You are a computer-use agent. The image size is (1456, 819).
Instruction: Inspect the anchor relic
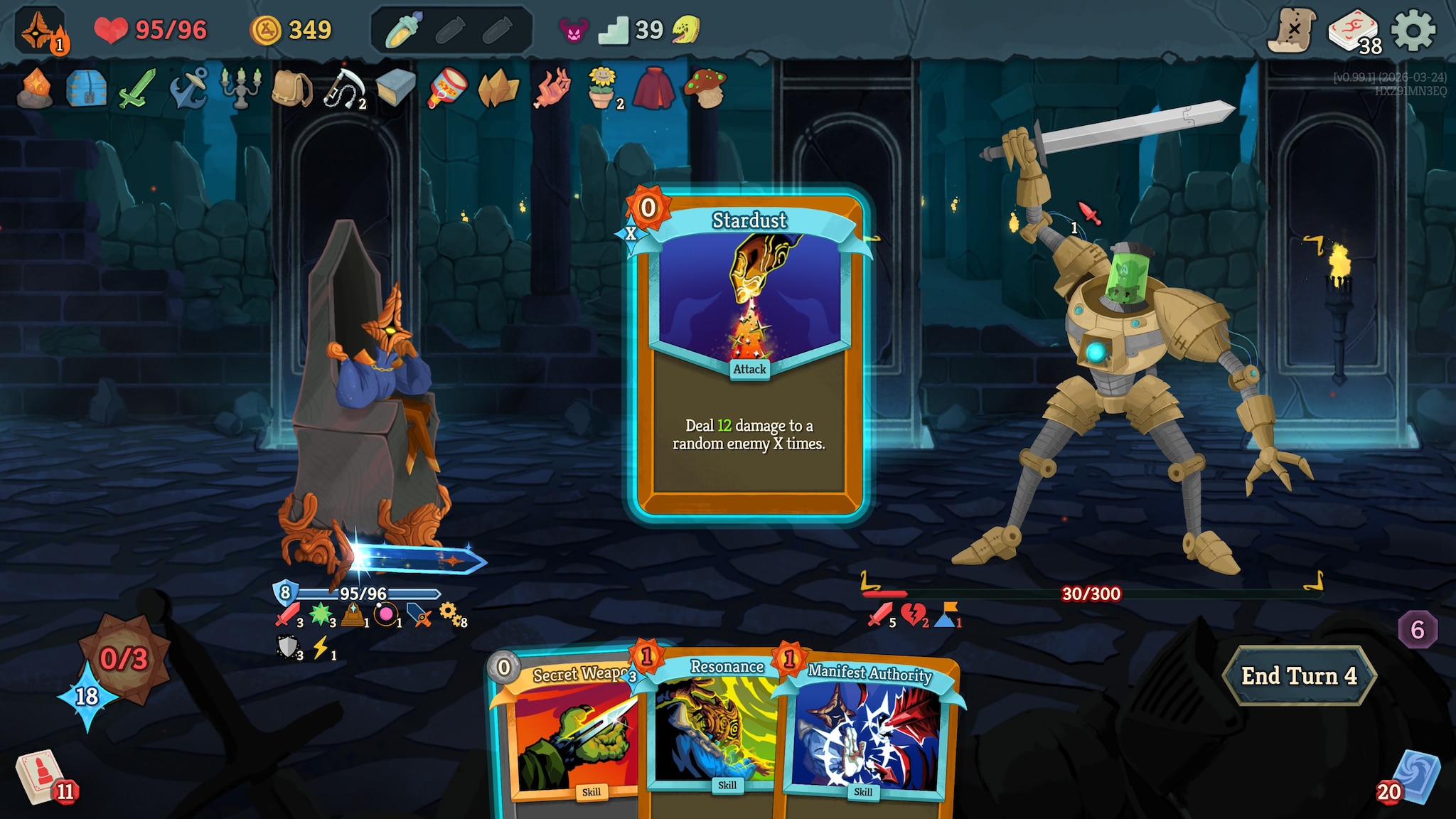click(188, 89)
